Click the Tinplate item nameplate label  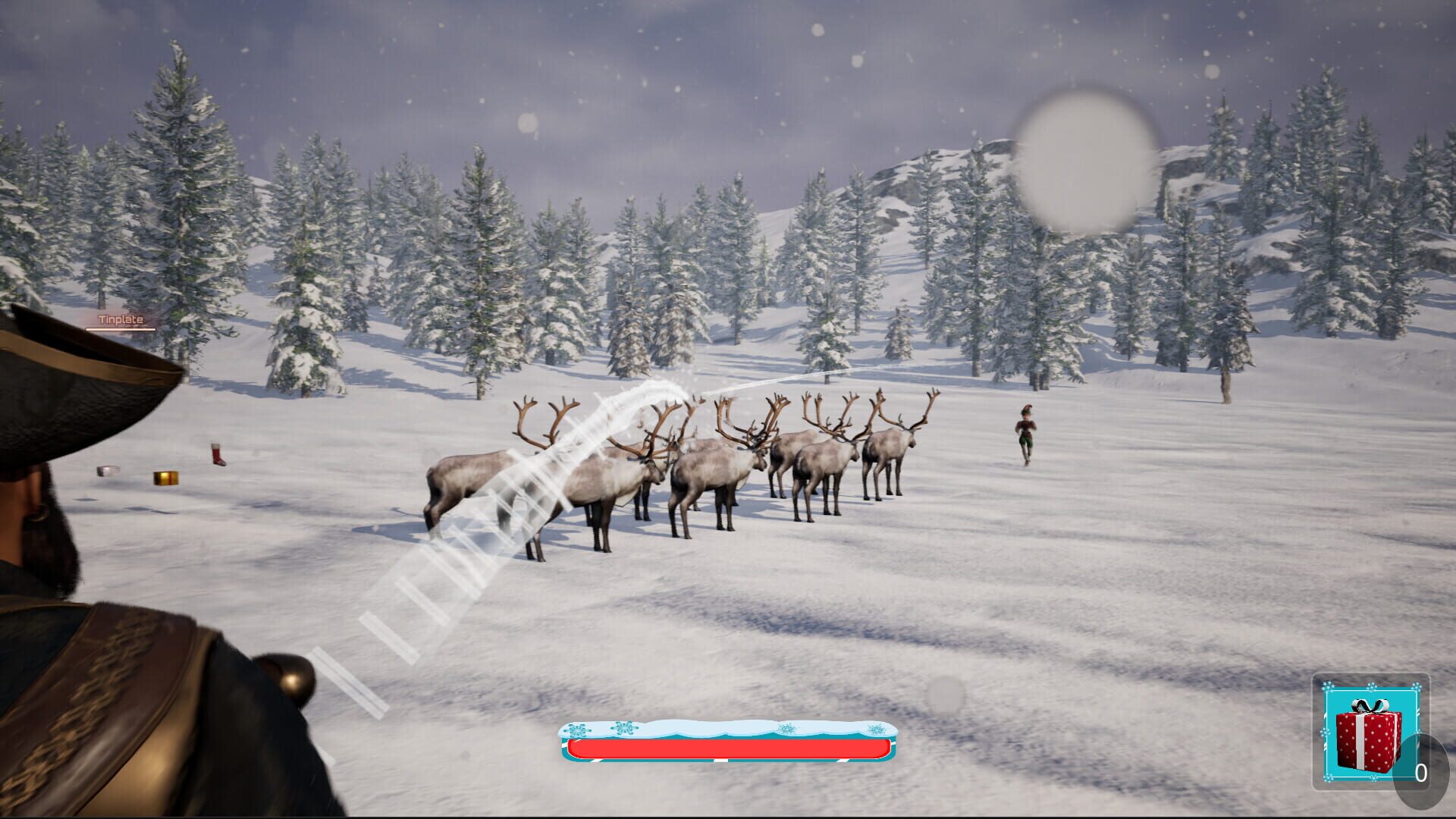120,319
